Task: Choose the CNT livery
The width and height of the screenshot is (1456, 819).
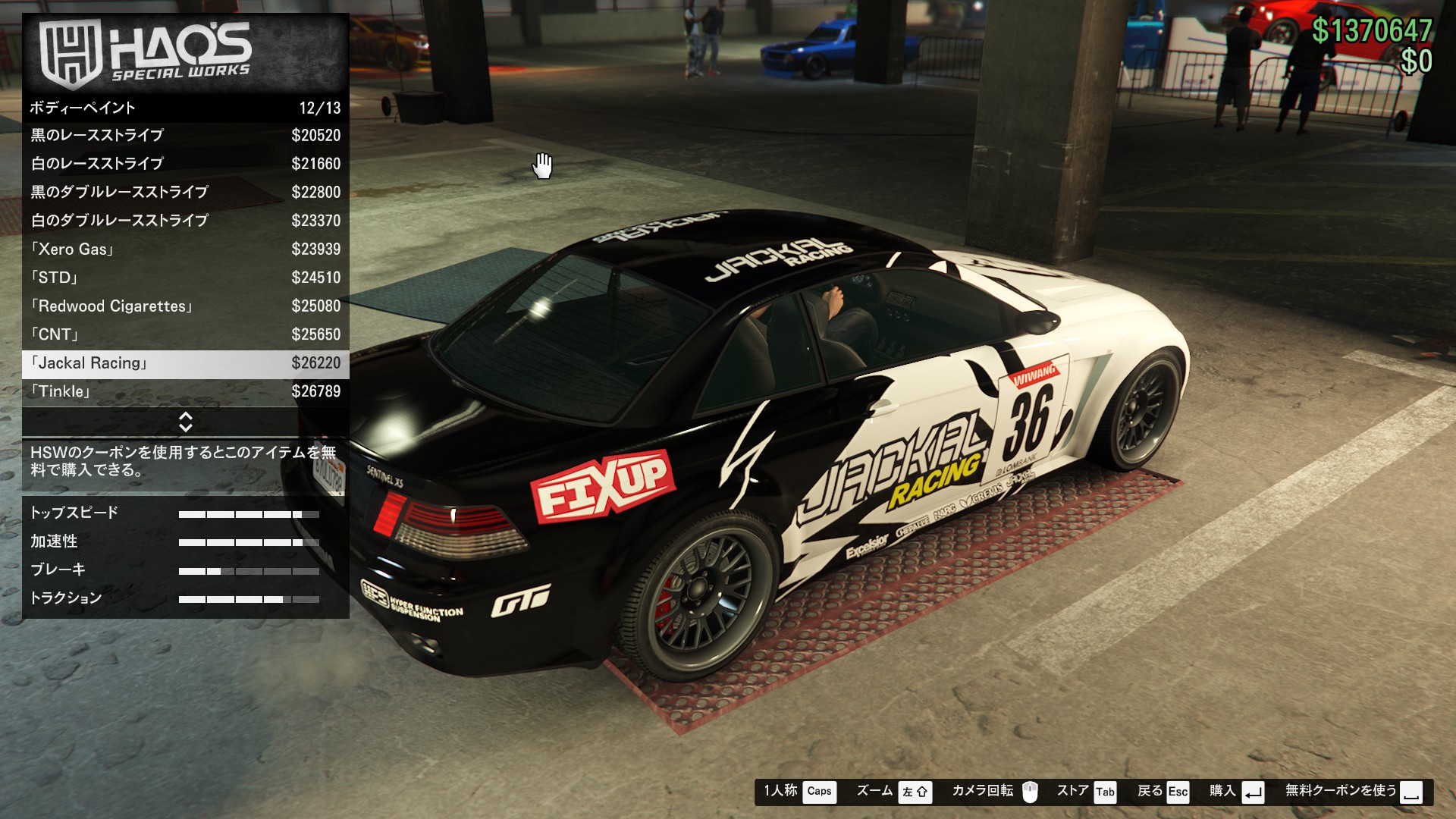Action: pyautogui.click(x=185, y=334)
